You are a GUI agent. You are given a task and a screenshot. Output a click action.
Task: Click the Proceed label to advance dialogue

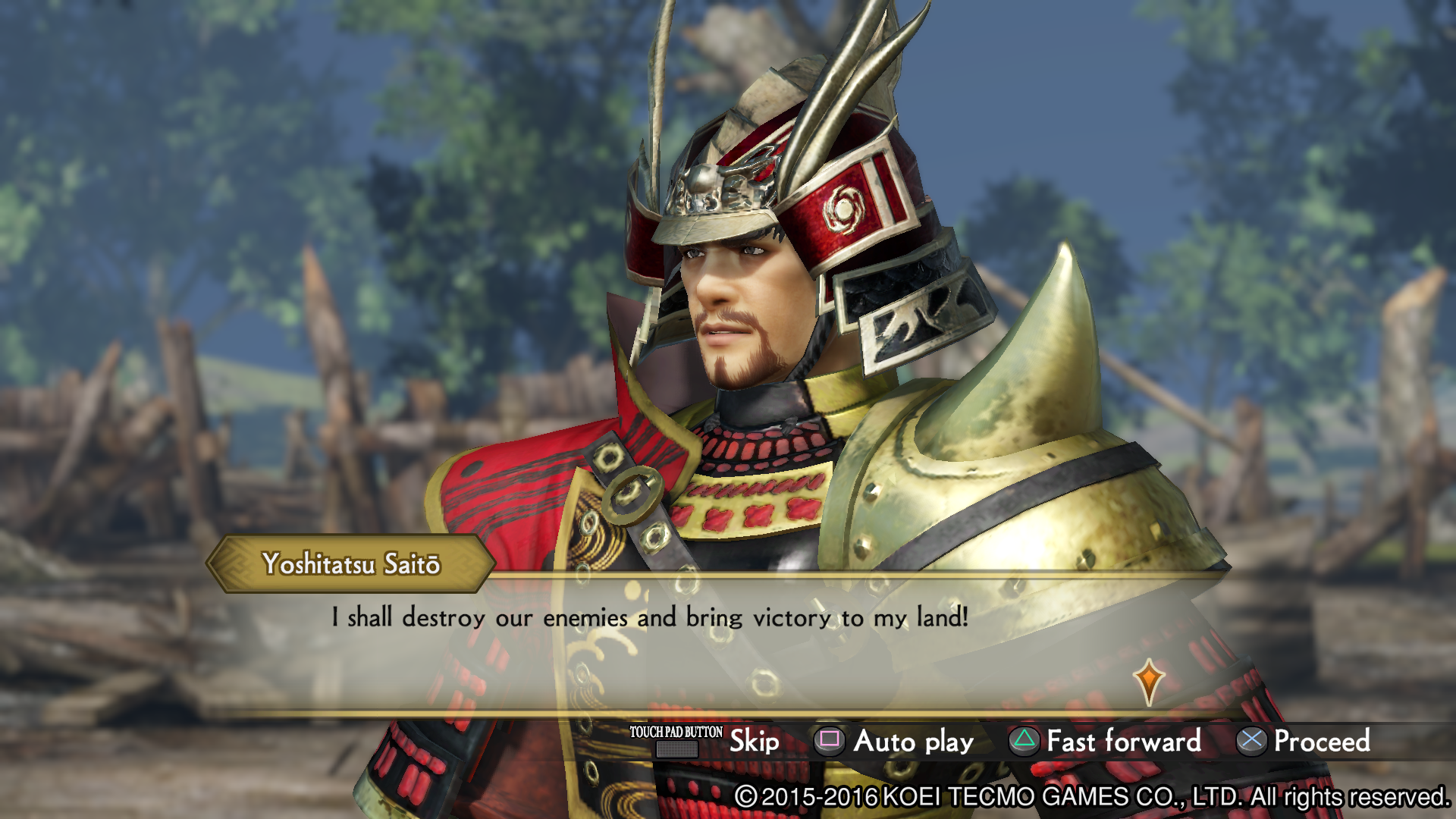(x=1321, y=742)
